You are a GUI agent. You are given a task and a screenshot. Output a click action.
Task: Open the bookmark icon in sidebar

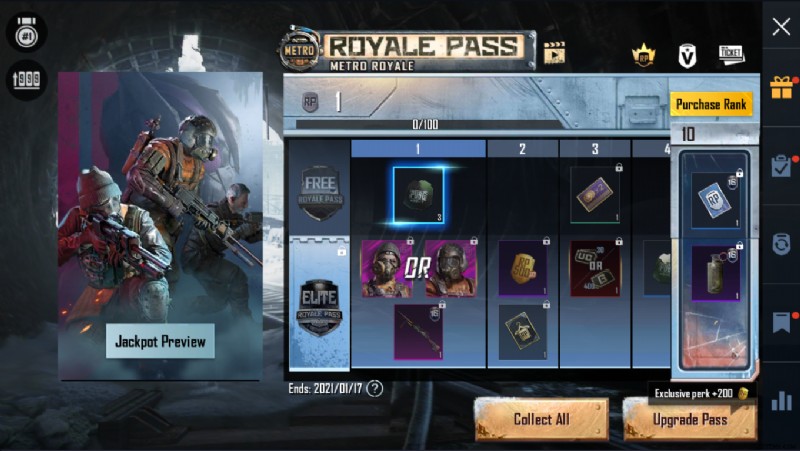[781, 322]
